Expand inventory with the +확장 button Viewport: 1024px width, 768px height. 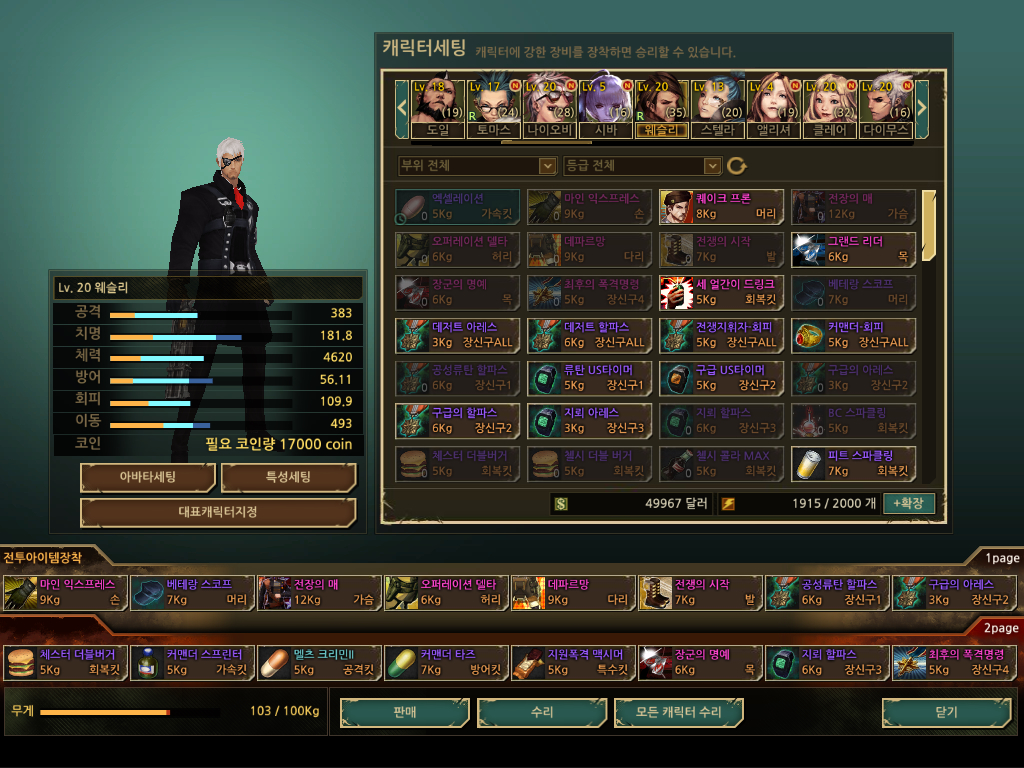(x=908, y=503)
